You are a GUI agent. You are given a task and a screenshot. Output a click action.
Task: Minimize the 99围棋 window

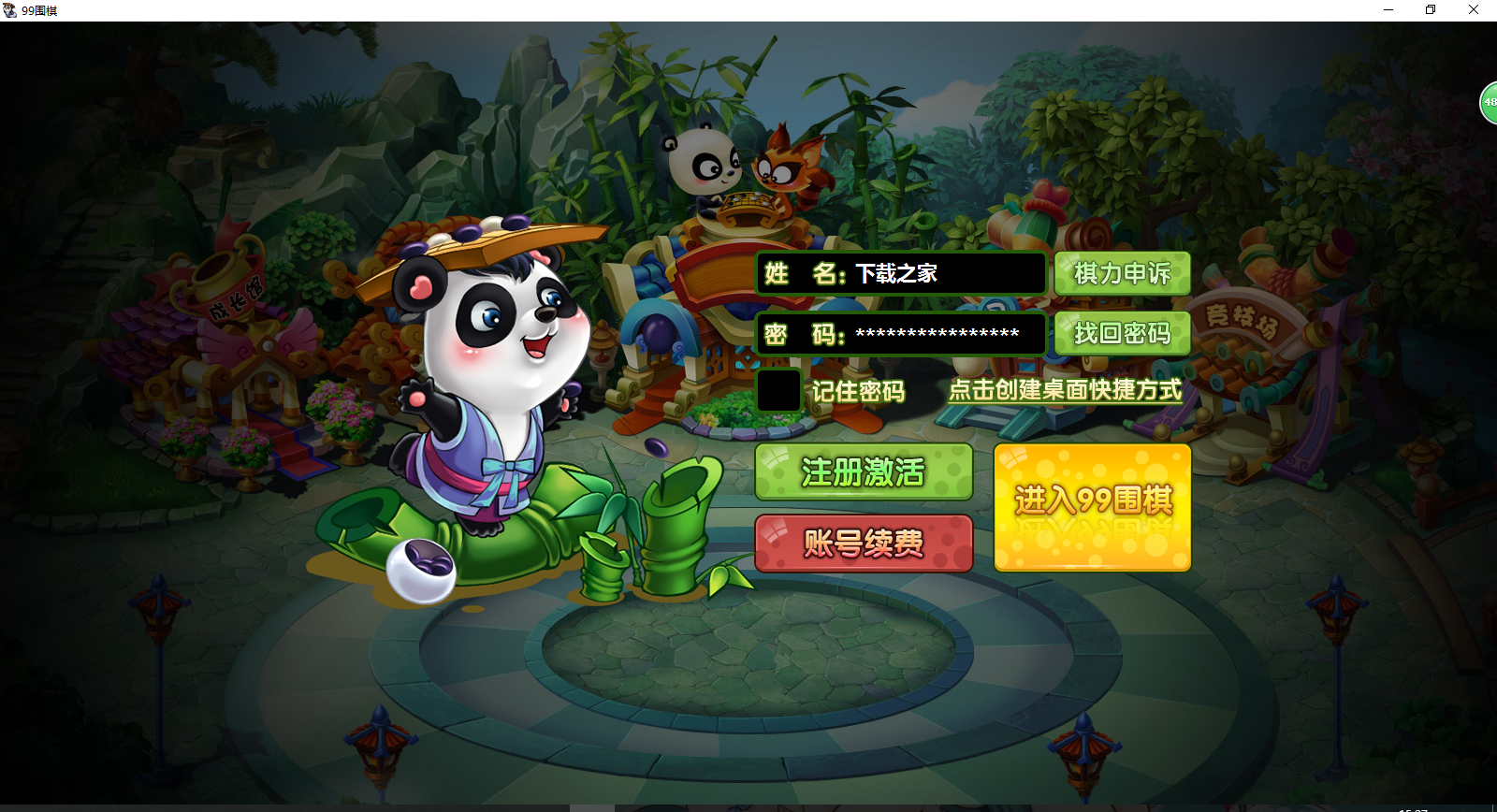(x=1387, y=9)
